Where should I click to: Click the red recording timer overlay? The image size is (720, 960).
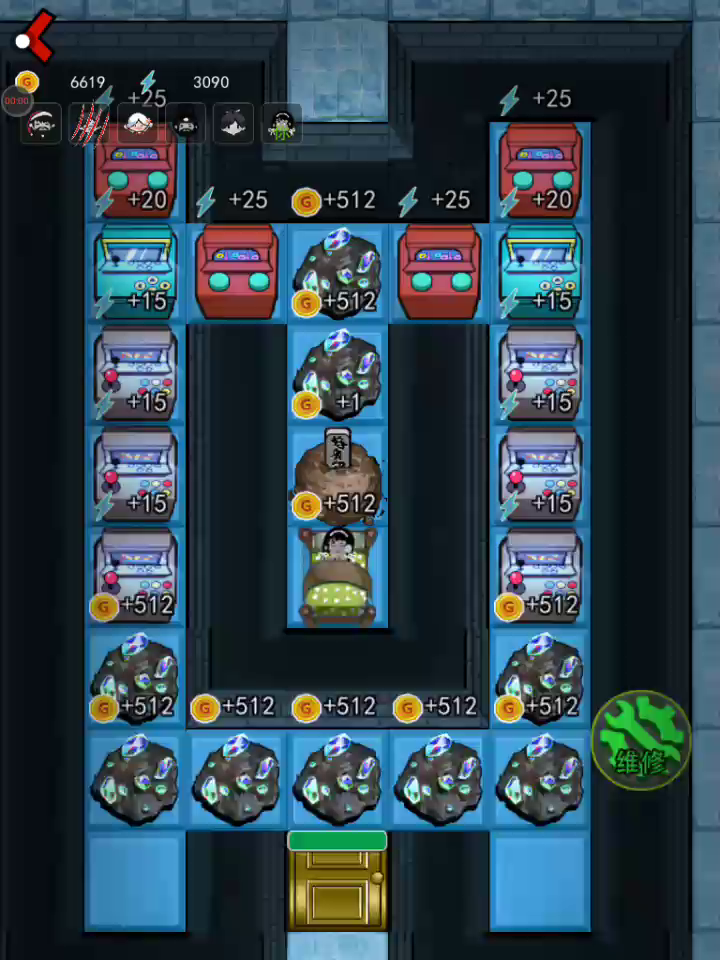pos(16,101)
